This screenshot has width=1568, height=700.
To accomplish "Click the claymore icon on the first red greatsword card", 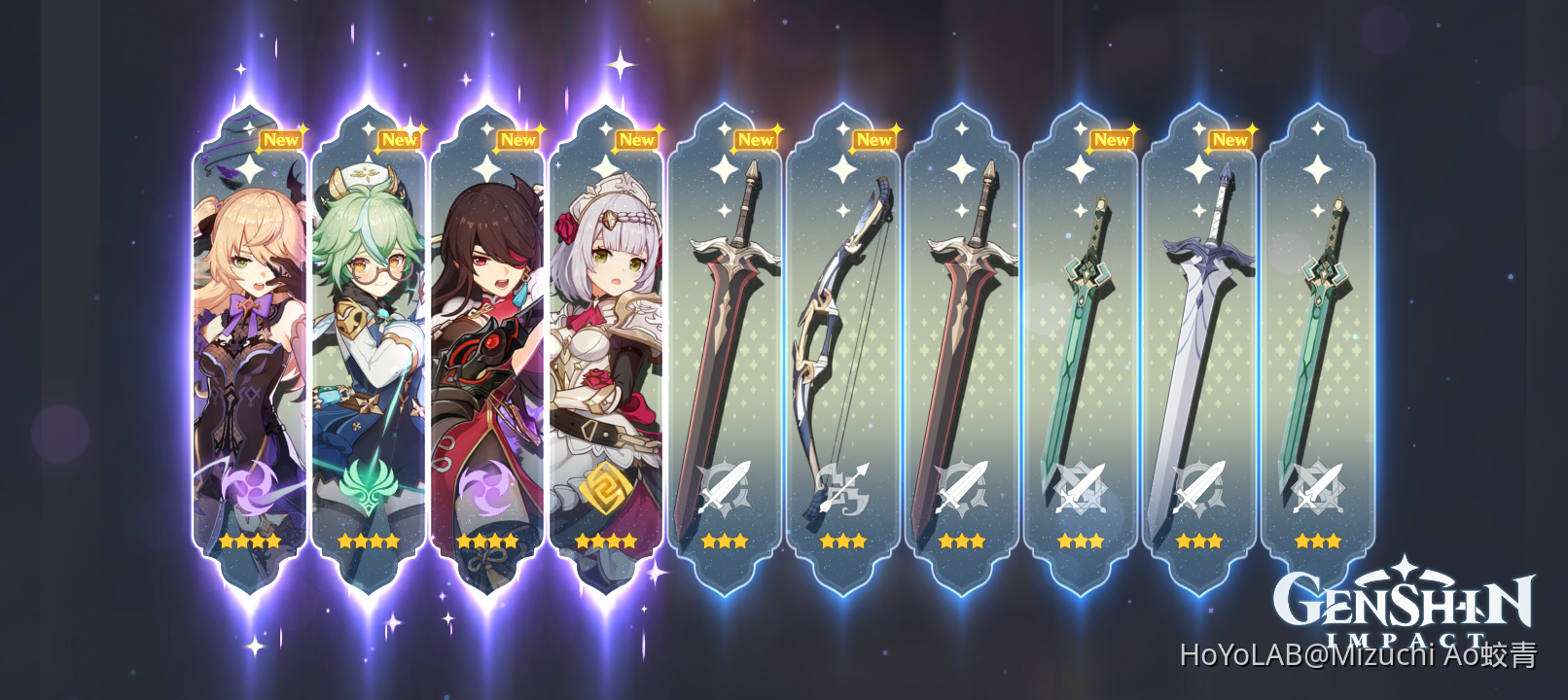I will click(726, 486).
